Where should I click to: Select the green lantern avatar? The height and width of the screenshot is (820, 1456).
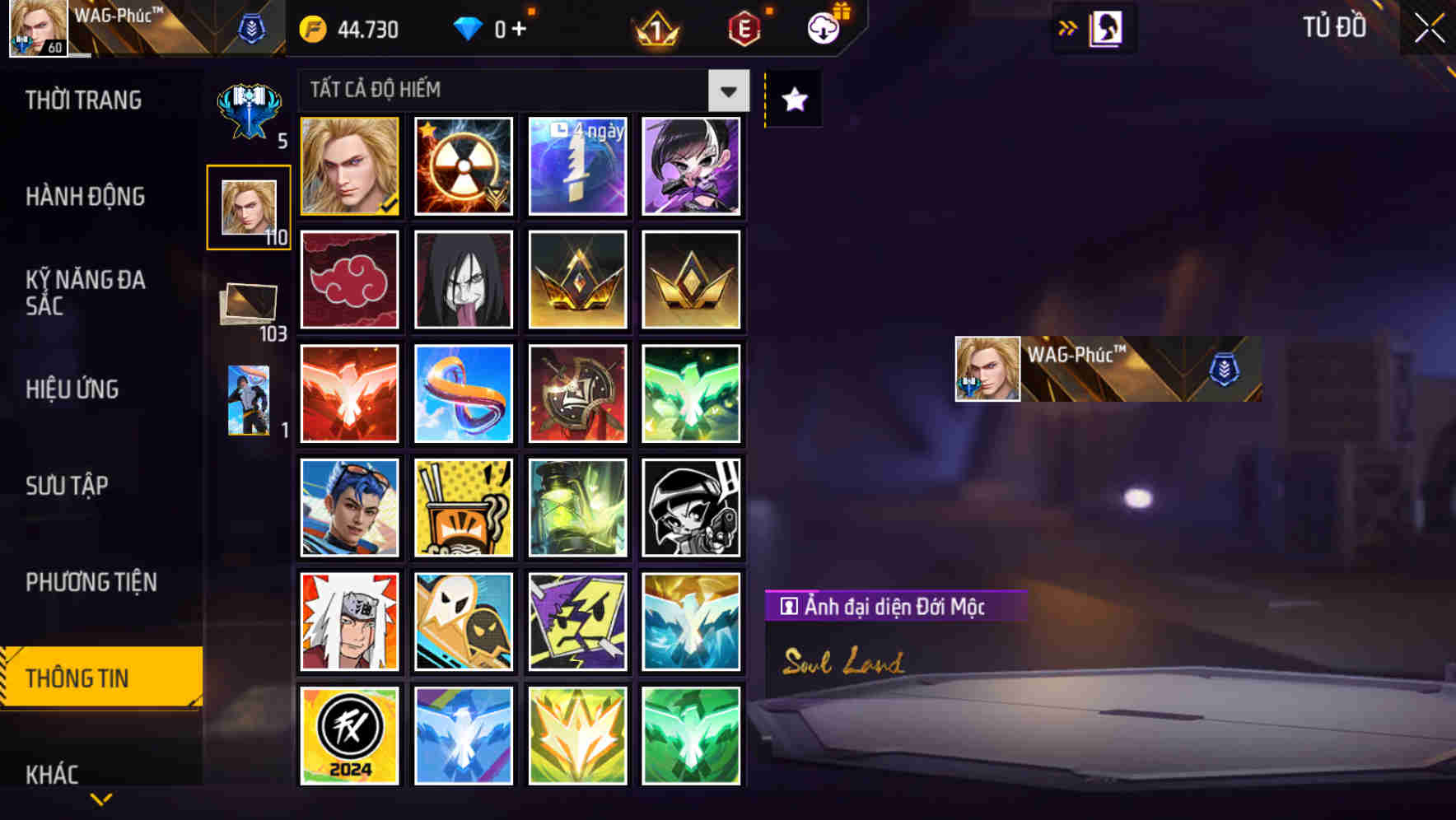[x=577, y=508]
